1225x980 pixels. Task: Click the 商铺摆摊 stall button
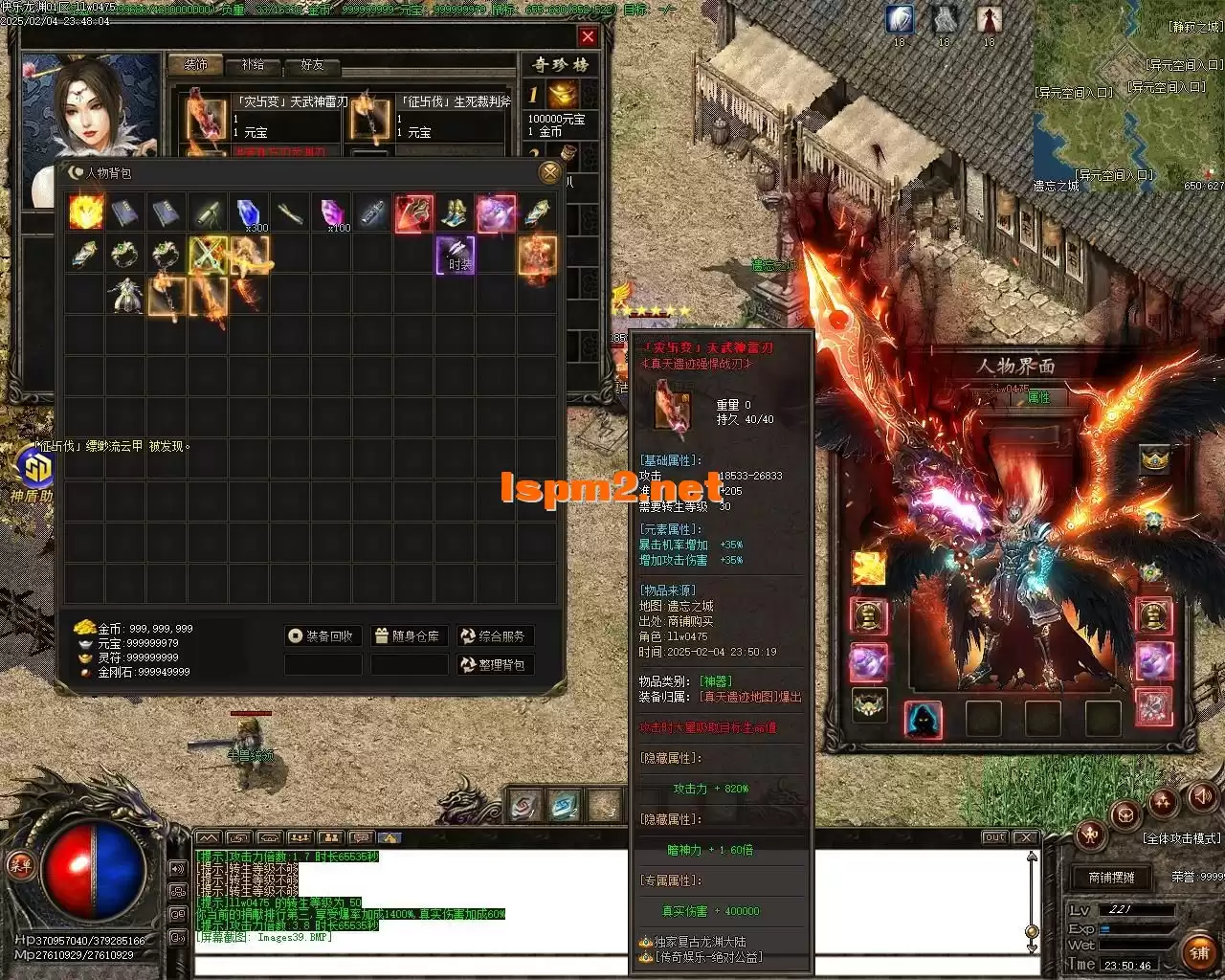click(x=1111, y=878)
